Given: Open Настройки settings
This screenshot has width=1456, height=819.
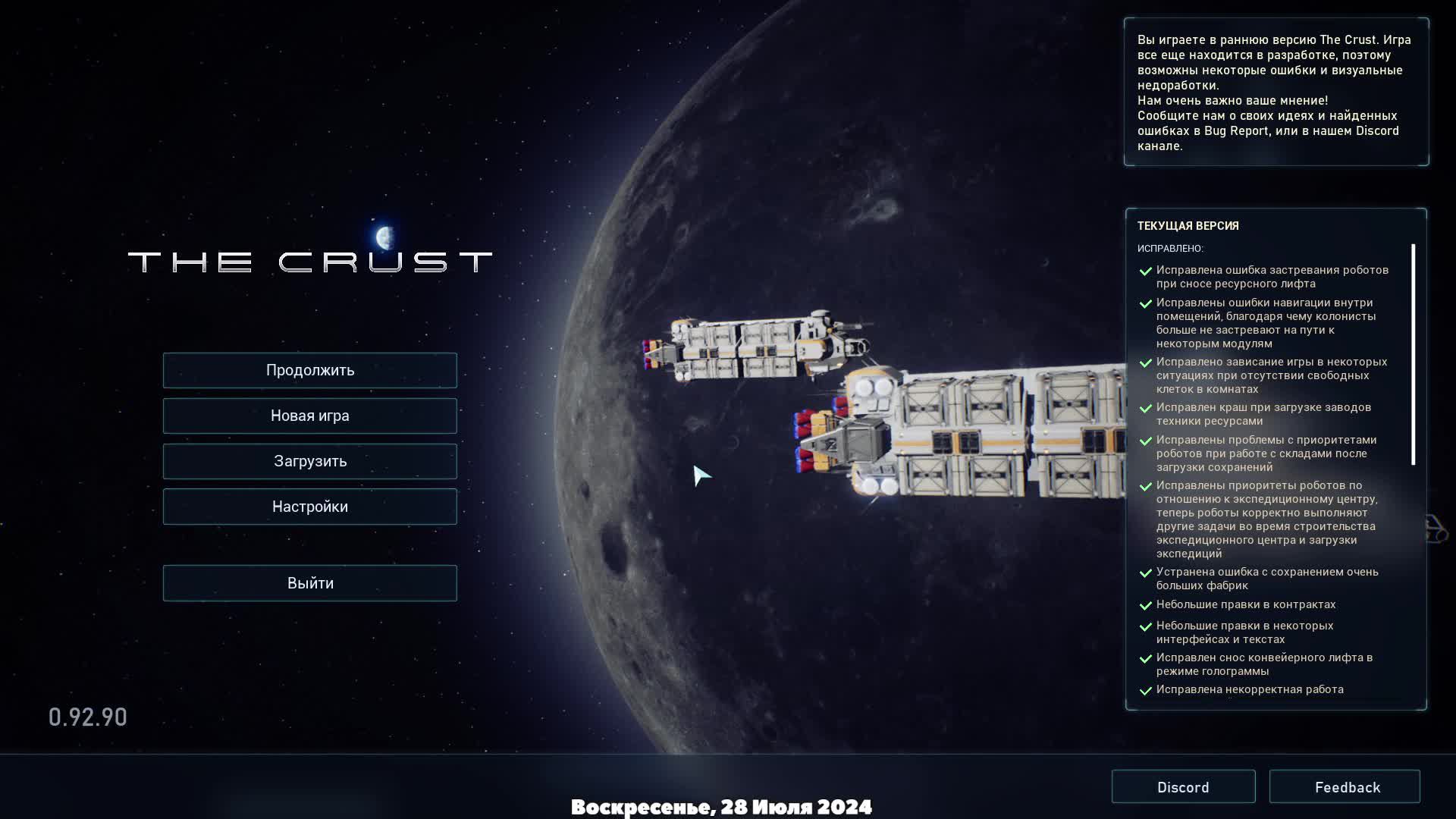Looking at the screenshot, I should coord(309,507).
